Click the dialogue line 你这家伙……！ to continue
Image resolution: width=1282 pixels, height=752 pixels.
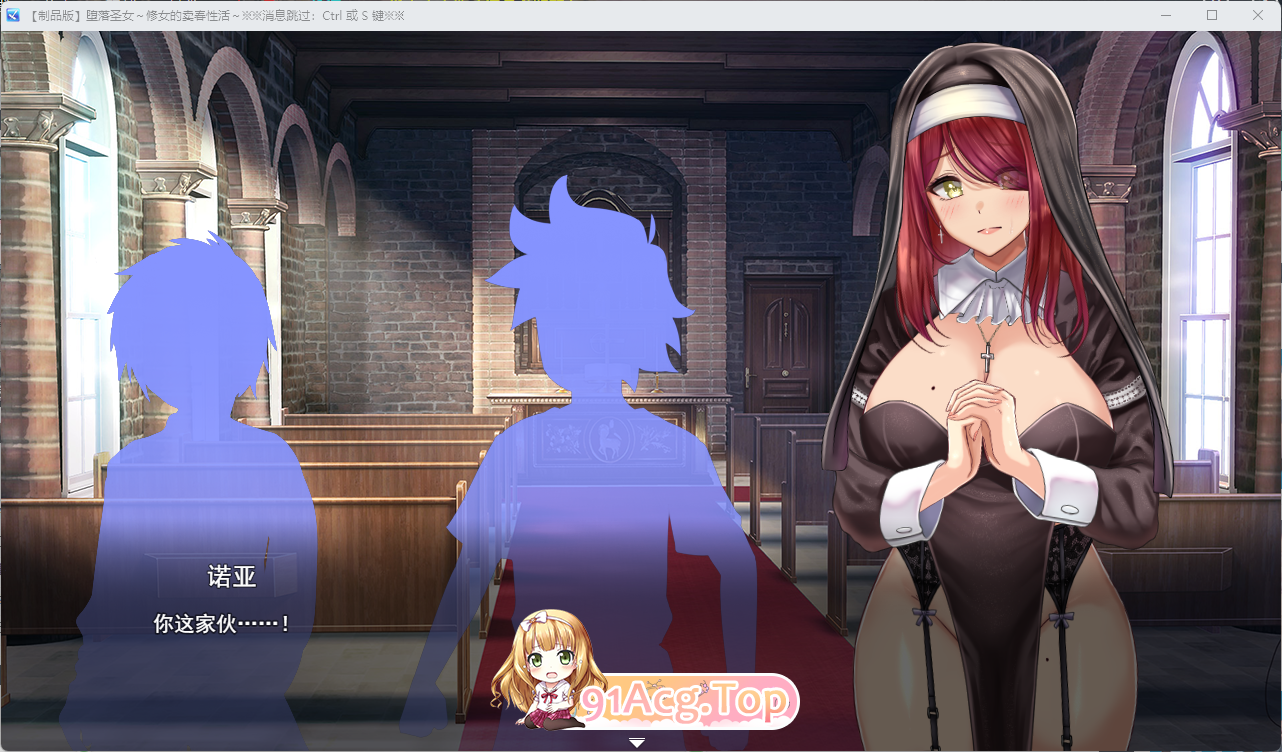222,622
